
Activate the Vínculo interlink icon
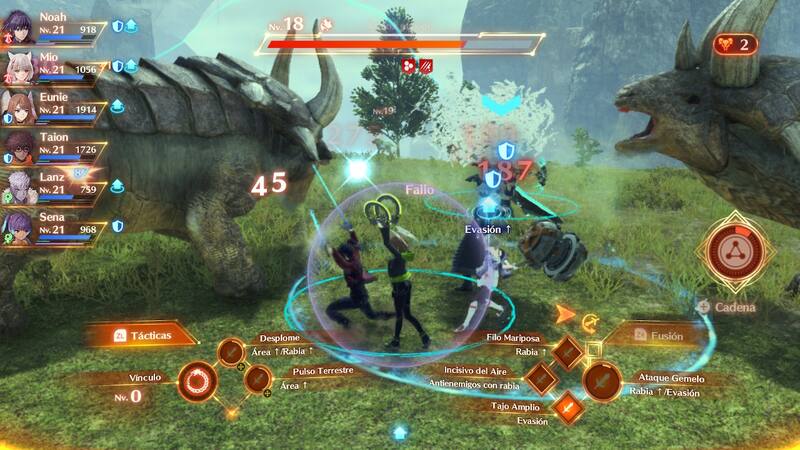coord(194,380)
